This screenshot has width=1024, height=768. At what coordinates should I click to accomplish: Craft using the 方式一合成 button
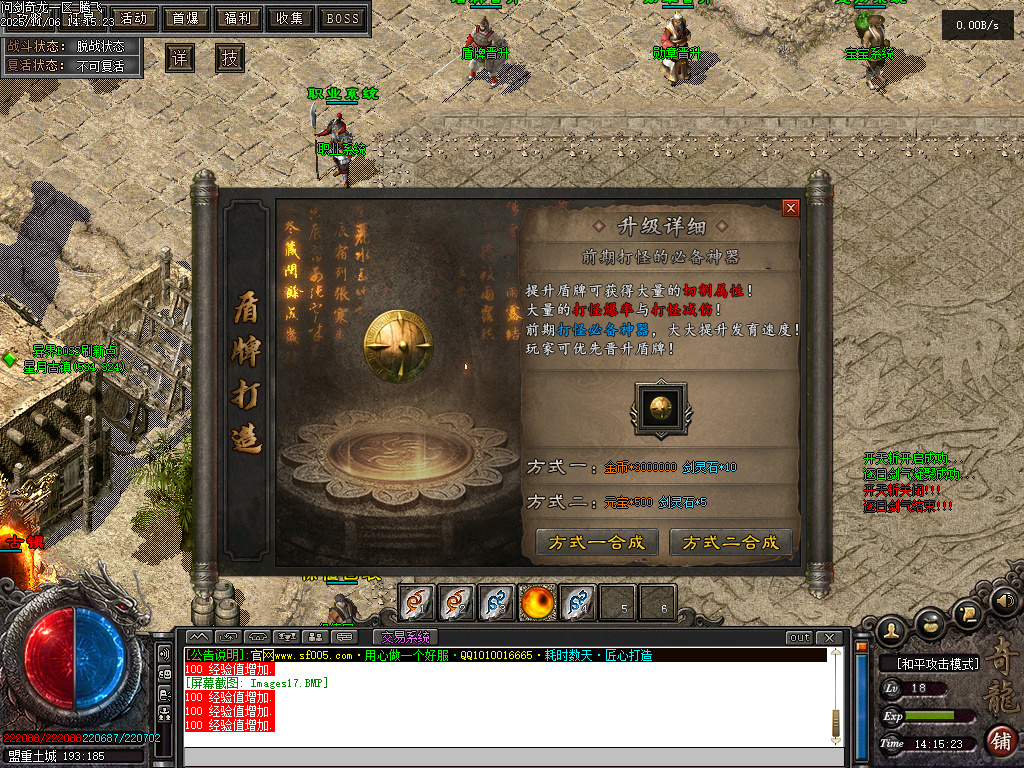pos(597,542)
